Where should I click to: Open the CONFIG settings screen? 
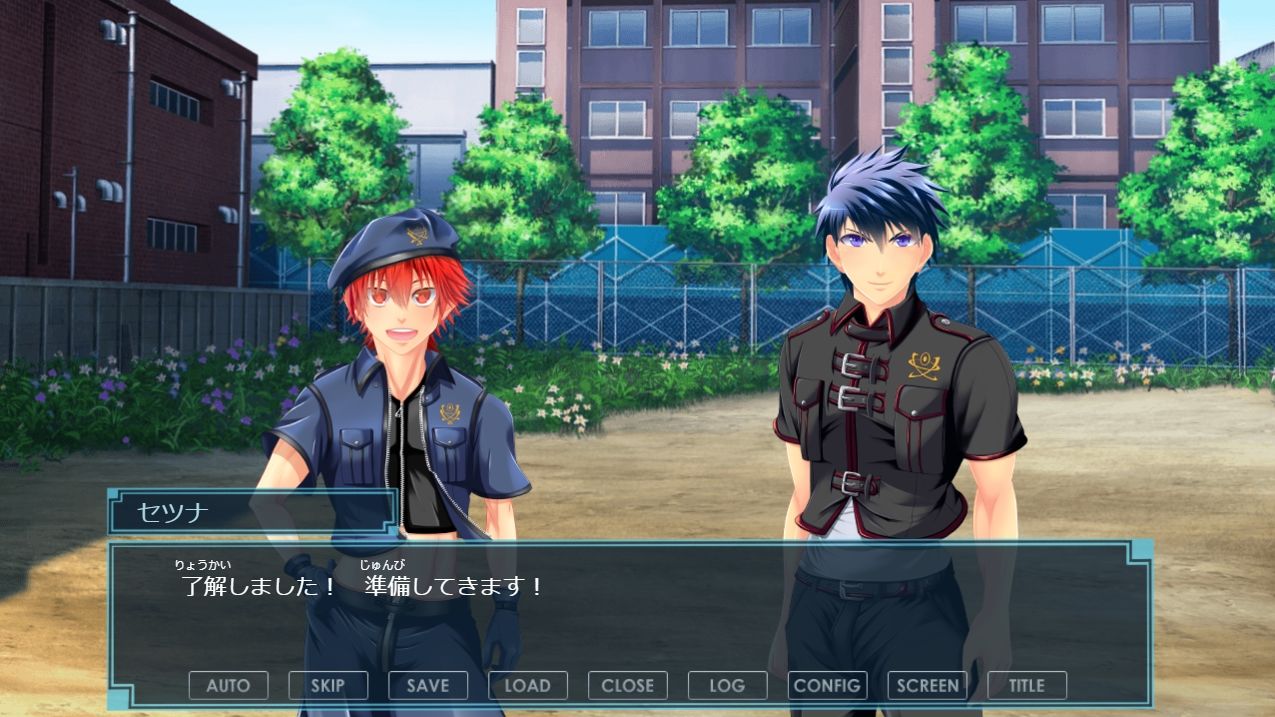827,685
